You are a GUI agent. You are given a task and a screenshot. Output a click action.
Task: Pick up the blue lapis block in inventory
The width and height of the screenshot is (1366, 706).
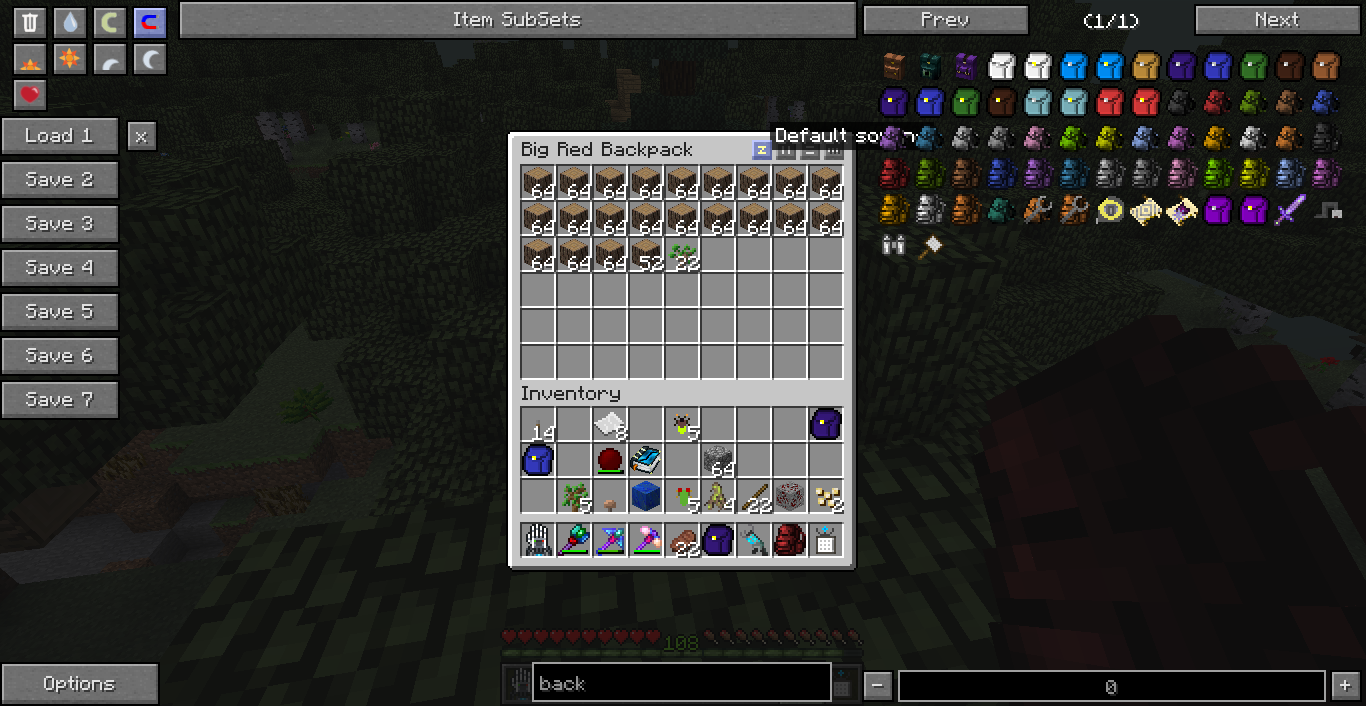coord(646,495)
